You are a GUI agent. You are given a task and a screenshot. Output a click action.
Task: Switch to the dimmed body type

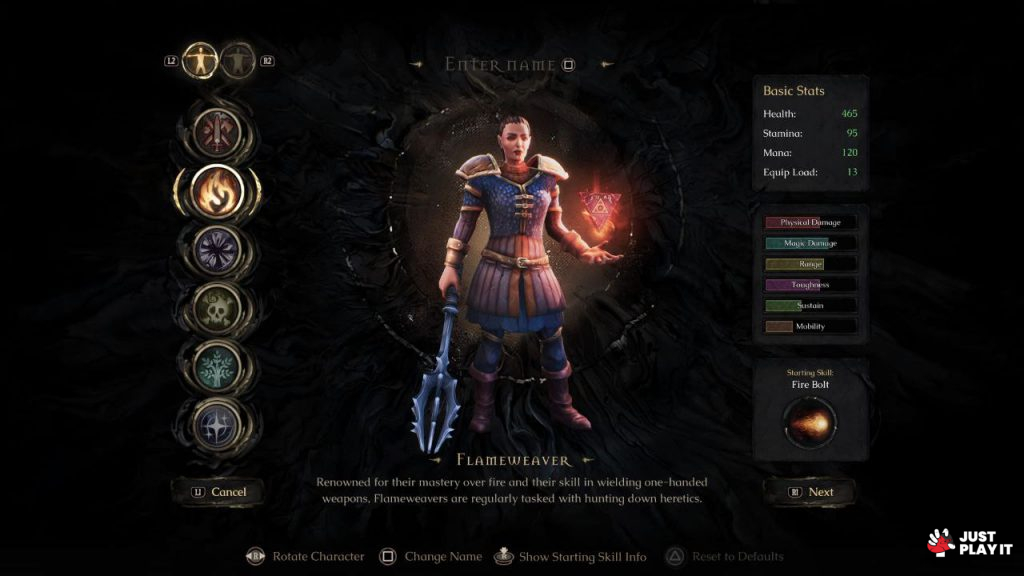[238, 61]
